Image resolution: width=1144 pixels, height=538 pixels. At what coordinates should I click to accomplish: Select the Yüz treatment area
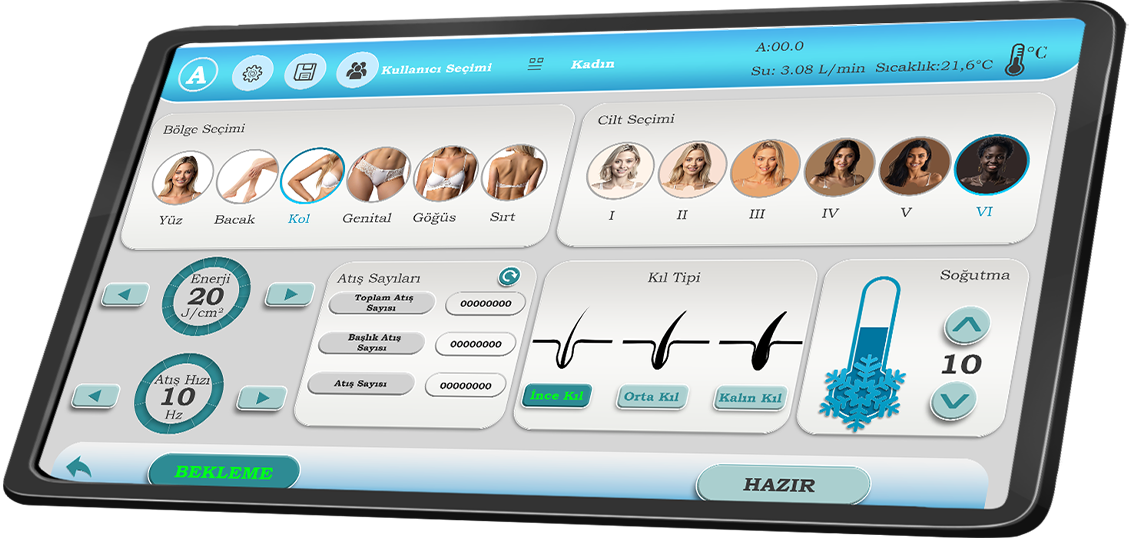pyautogui.click(x=183, y=177)
